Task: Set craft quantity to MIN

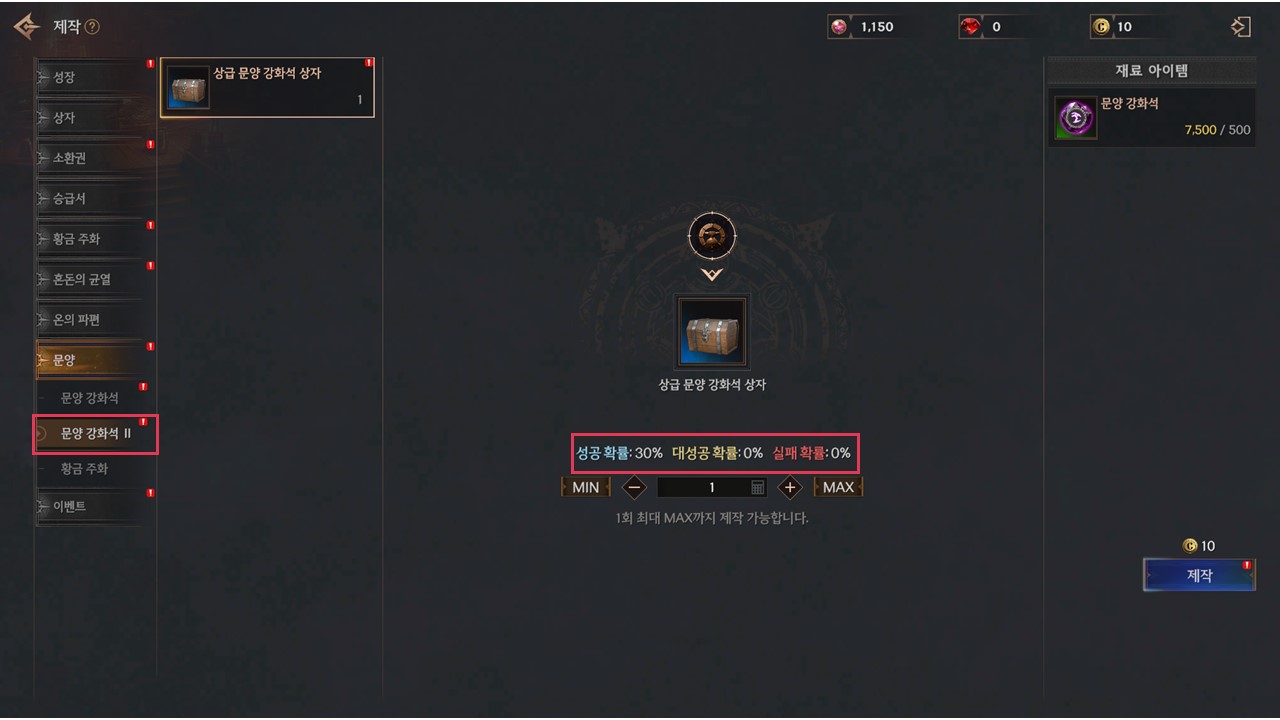Action: click(x=585, y=487)
